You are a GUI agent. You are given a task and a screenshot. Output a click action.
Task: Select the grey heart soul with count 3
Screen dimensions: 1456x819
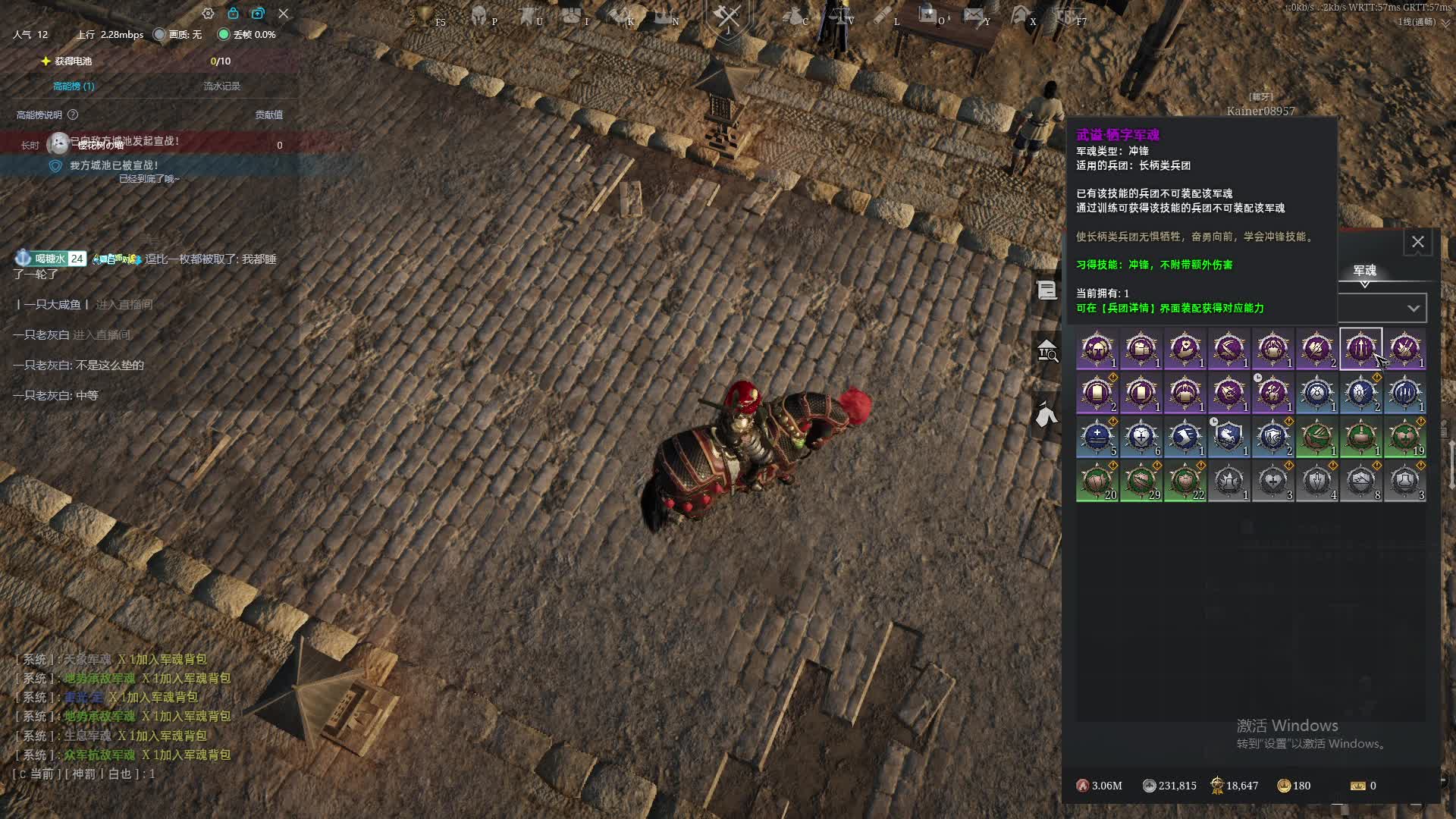click(x=1272, y=482)
